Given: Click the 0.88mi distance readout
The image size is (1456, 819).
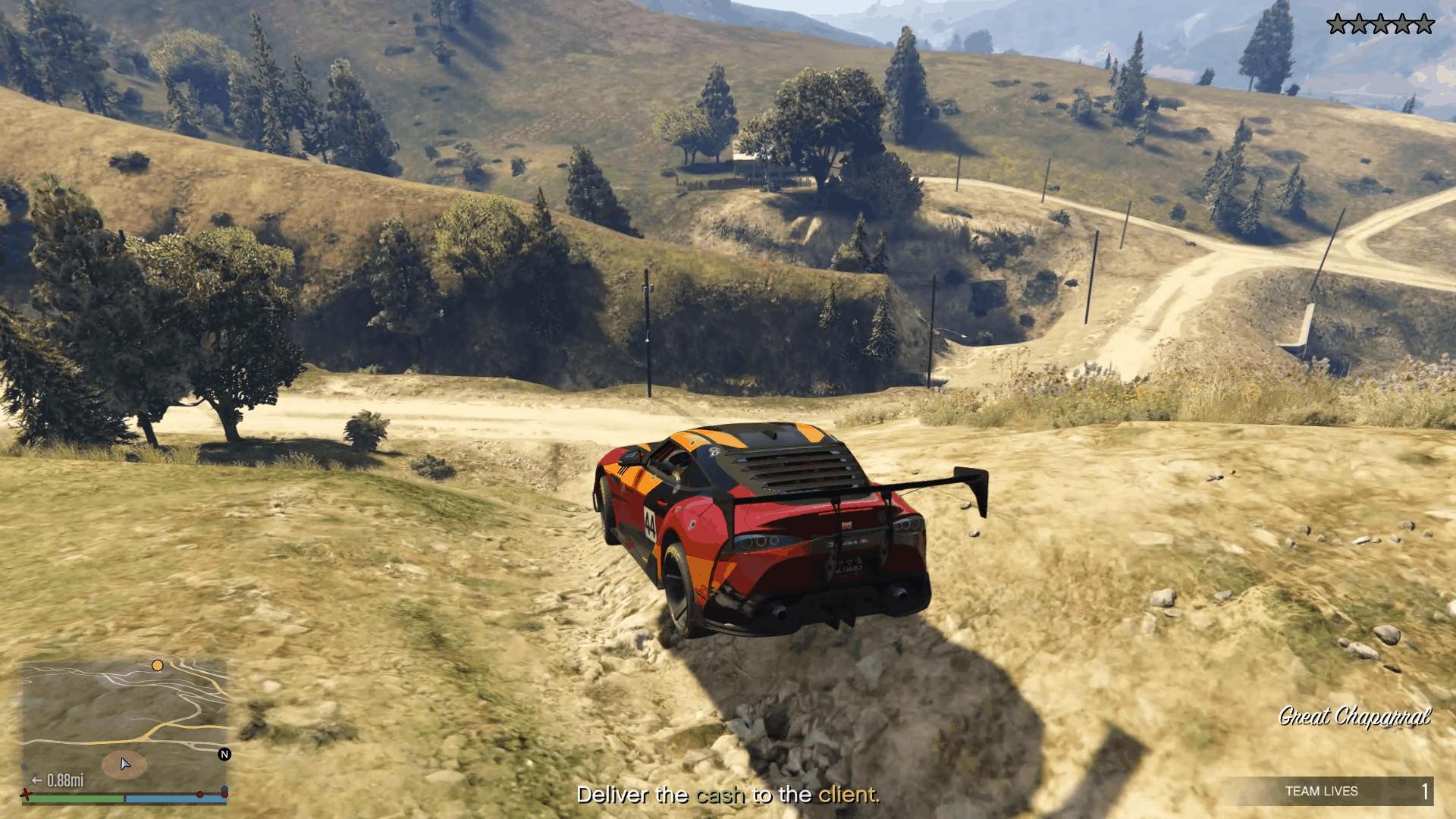Looking at the screenshot, I should pos(66,780).
